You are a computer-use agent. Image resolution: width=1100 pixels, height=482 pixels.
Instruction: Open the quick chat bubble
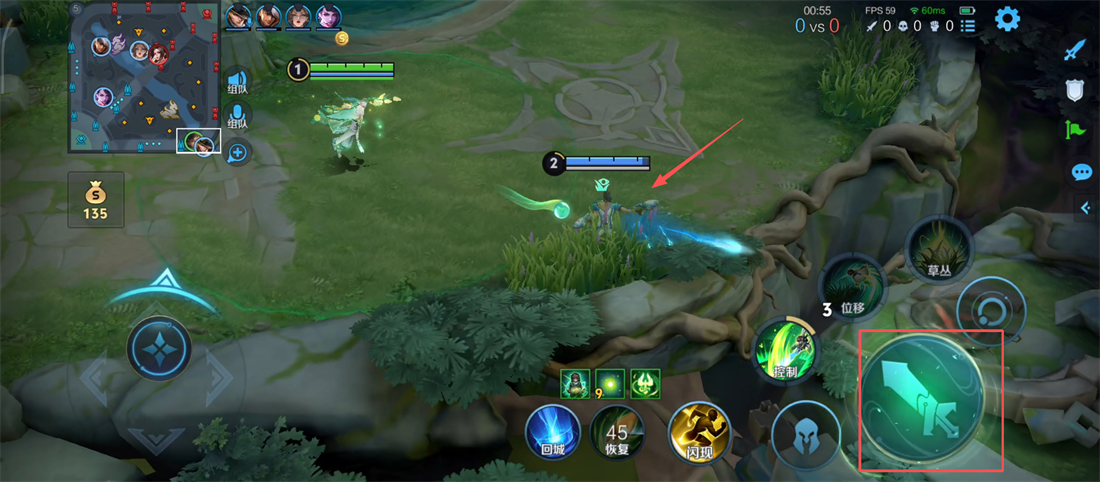tap(1081, 172)
